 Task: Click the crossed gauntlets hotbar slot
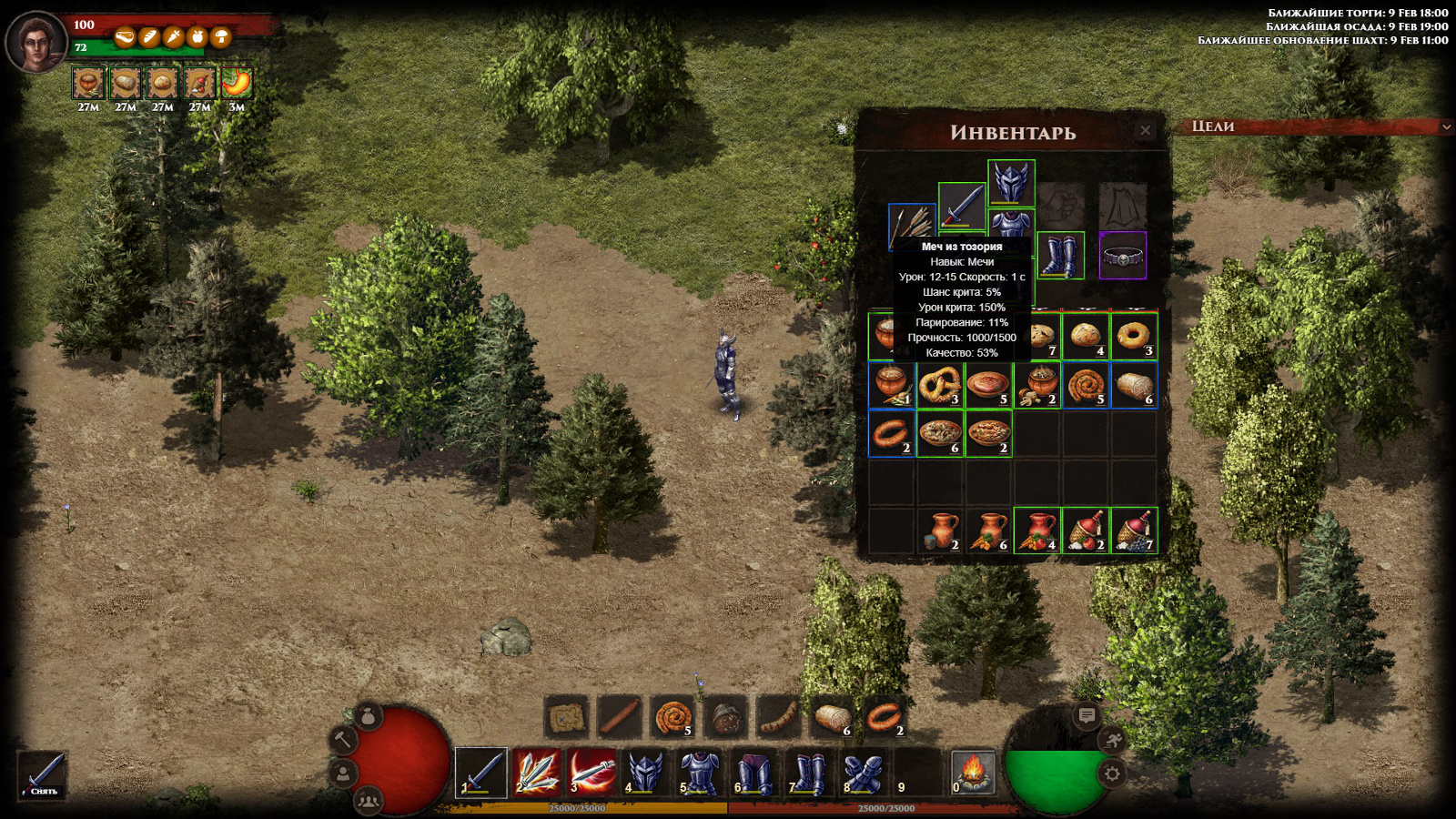(x=863, y=773)
